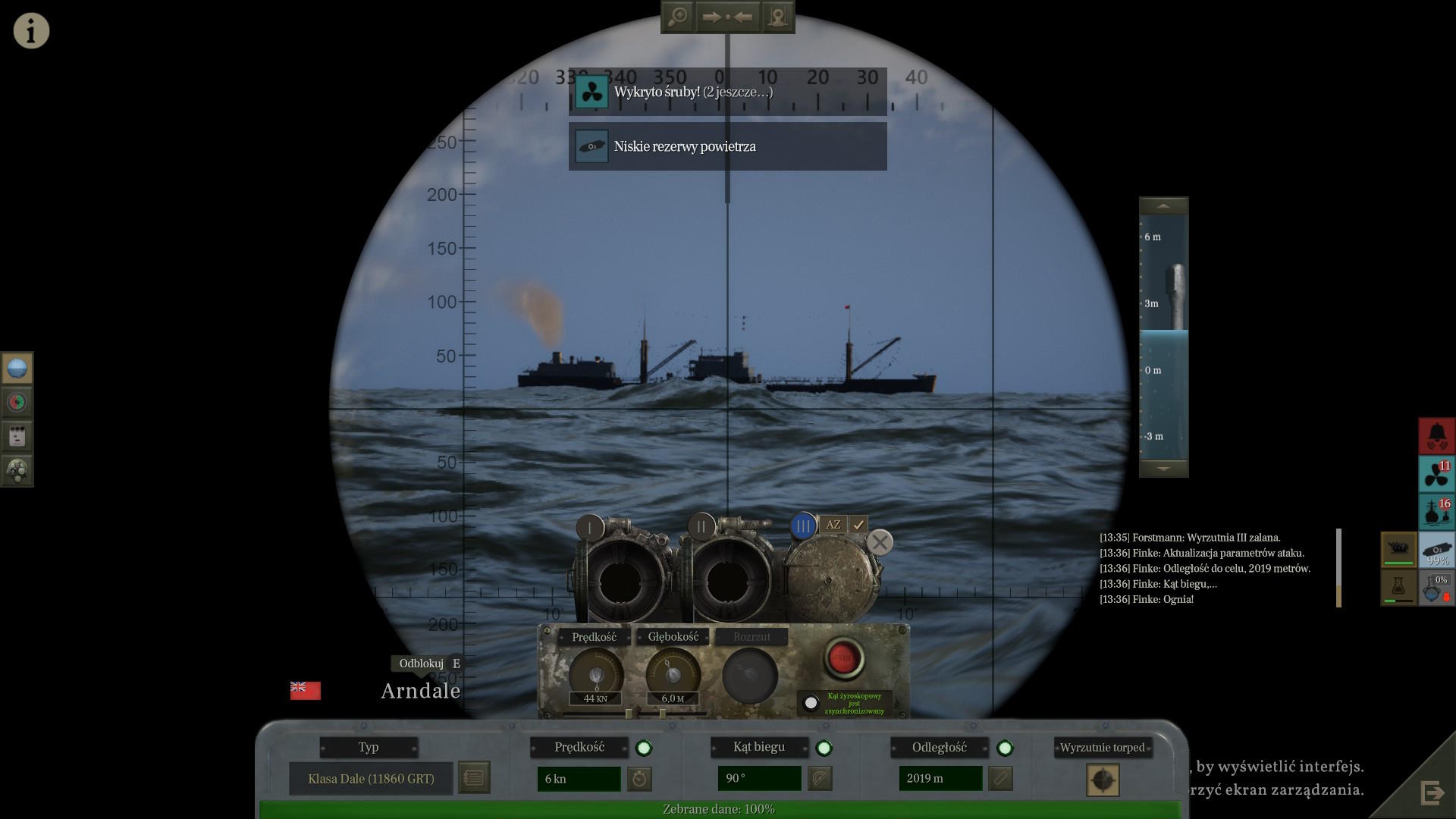This screenshot has height=819, width=1456.
Task: Click the depth gauge up arrow
Action: (x=1163, y=206)
